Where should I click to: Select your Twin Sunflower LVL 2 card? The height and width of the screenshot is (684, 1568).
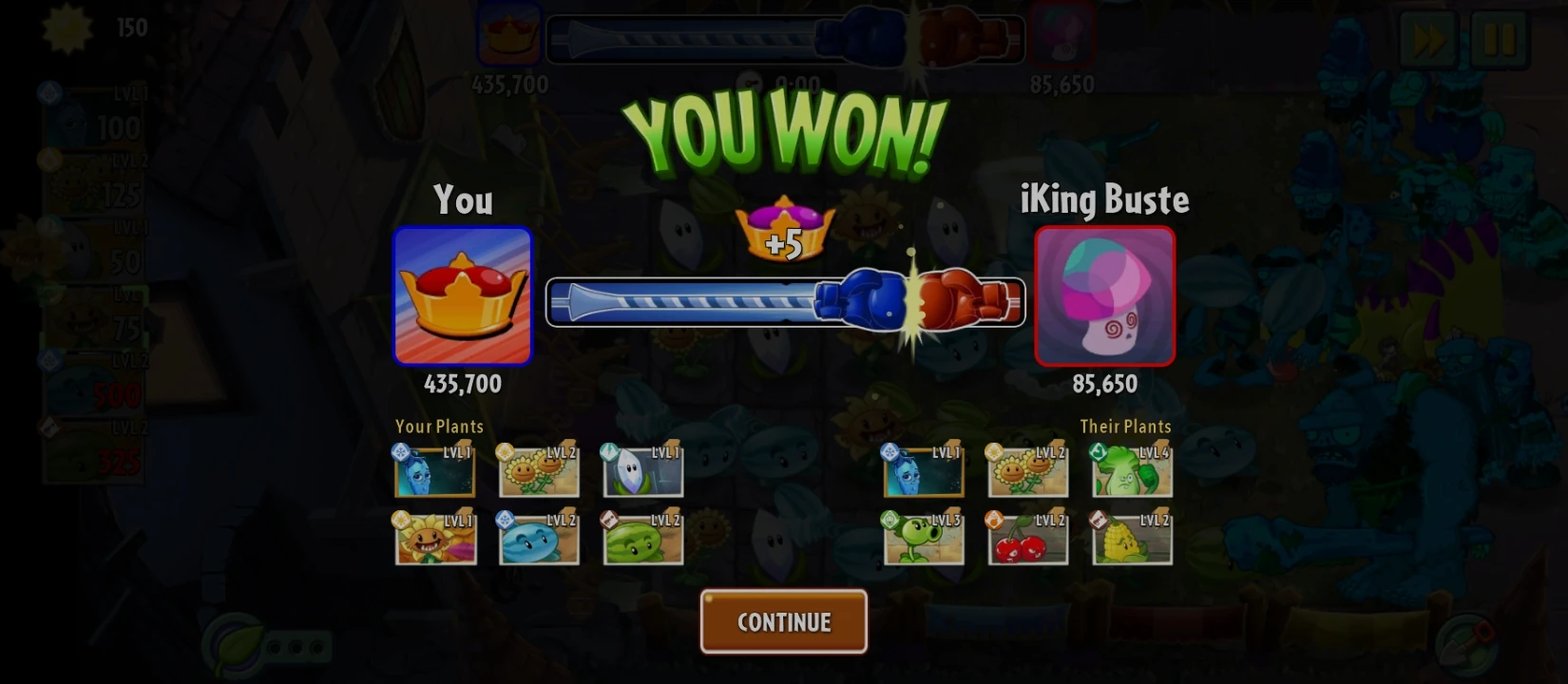pyautogui.click(x=538, y=470)
